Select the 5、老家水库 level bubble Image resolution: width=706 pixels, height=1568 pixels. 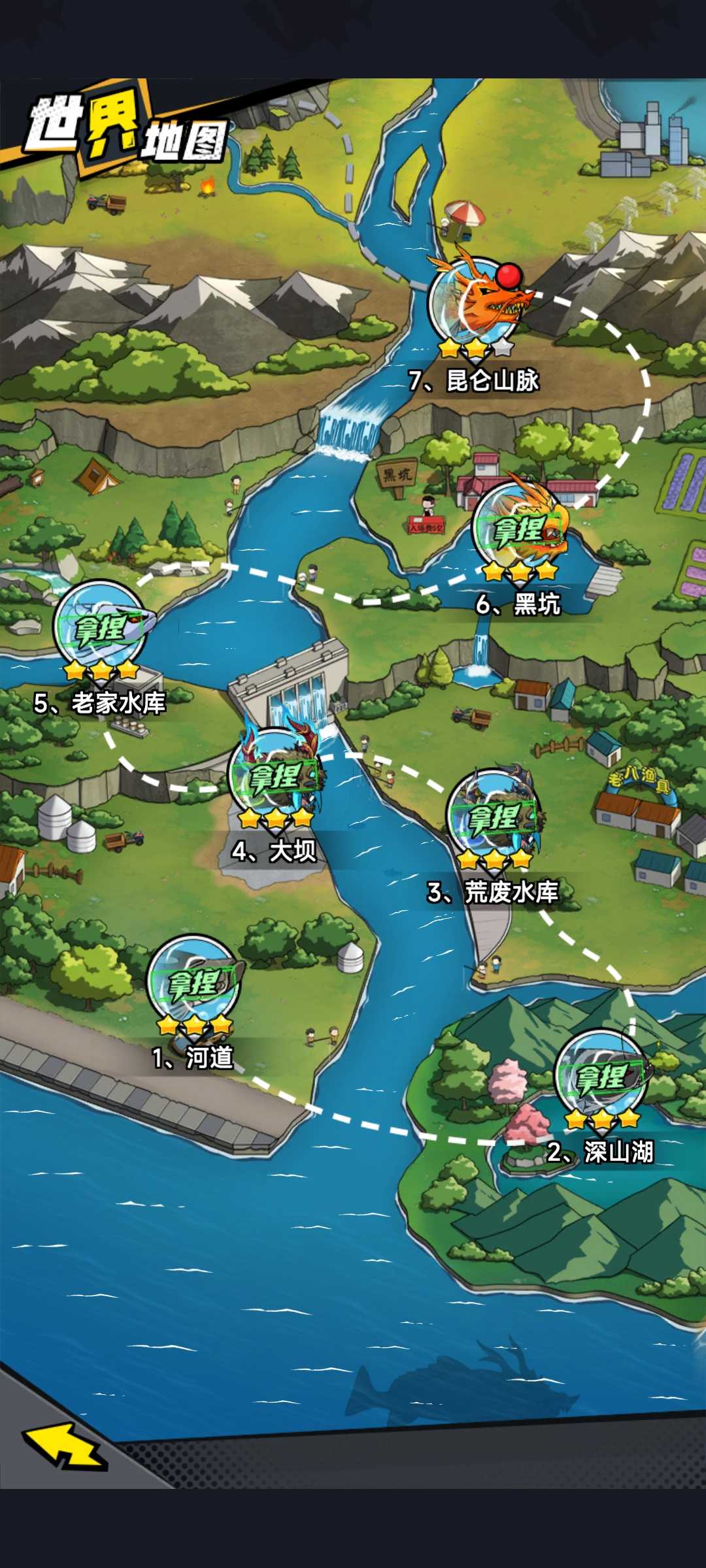tap(100, 628)
